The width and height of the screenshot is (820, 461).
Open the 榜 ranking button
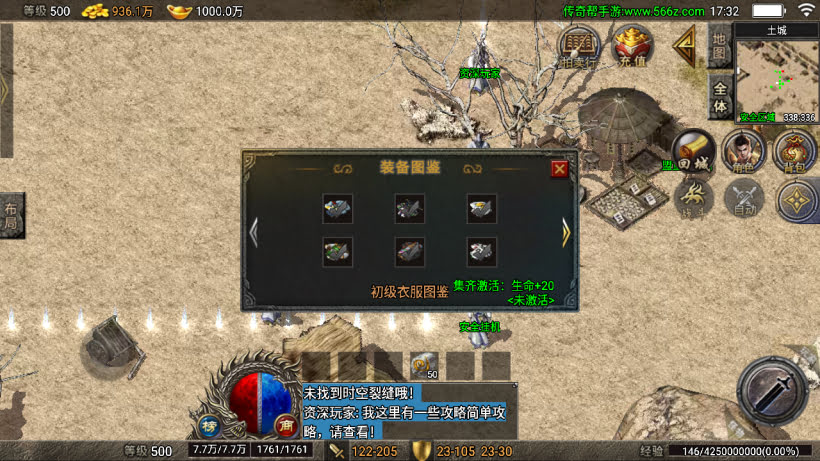tap(209, 424)
